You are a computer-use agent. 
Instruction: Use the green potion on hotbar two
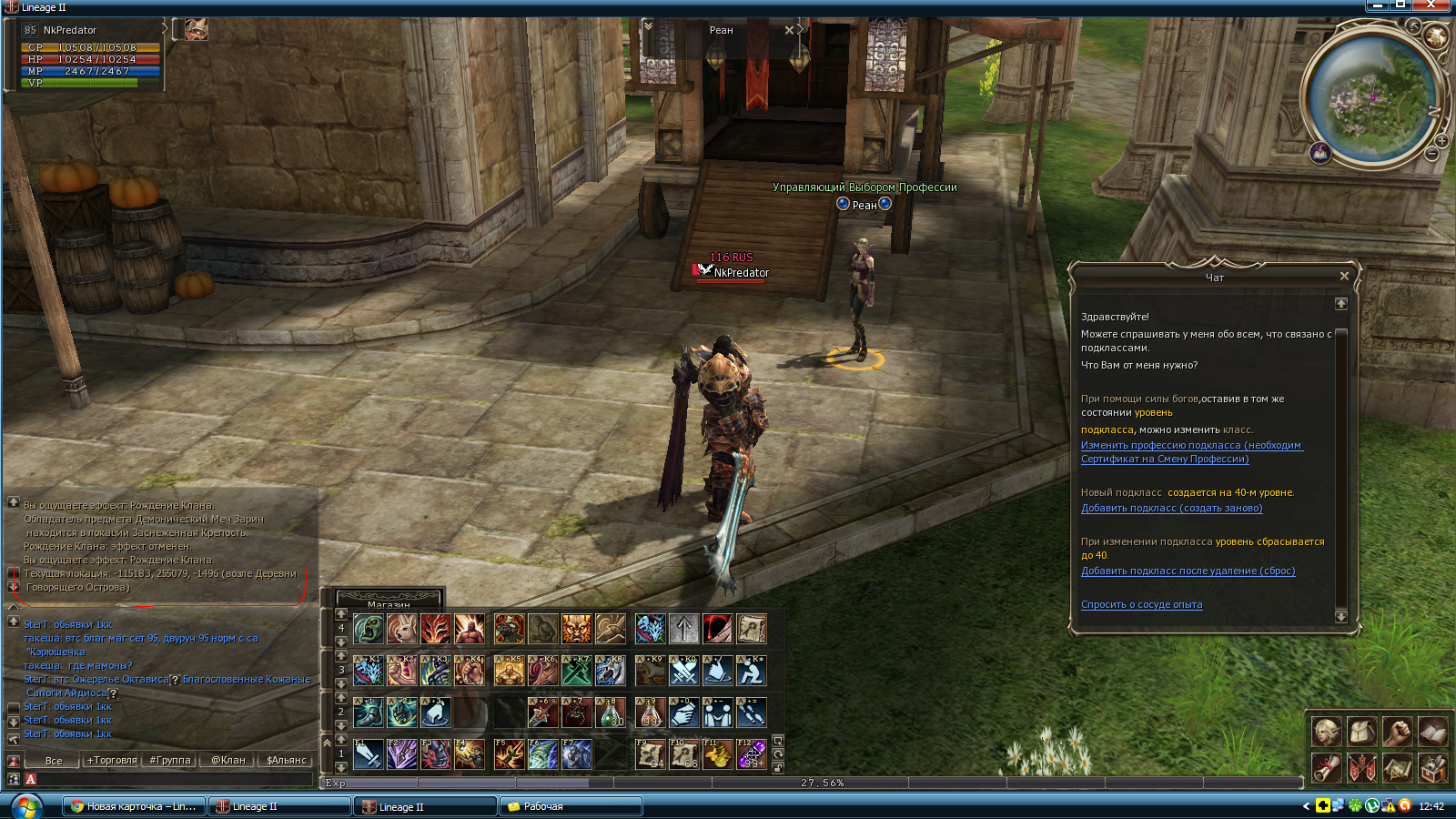coord(610,713)
